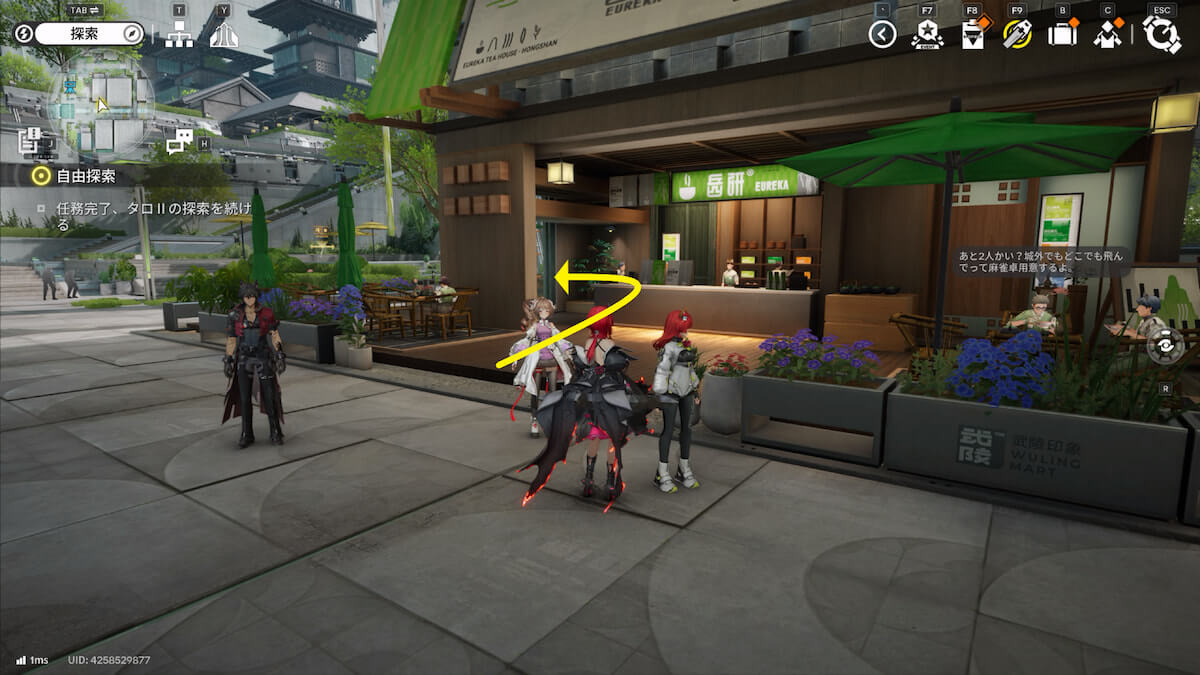Open the hierarchy tree diagram icon
Image resolution: width=1200 pixels, height=675 pixels.
click(180, 35)
